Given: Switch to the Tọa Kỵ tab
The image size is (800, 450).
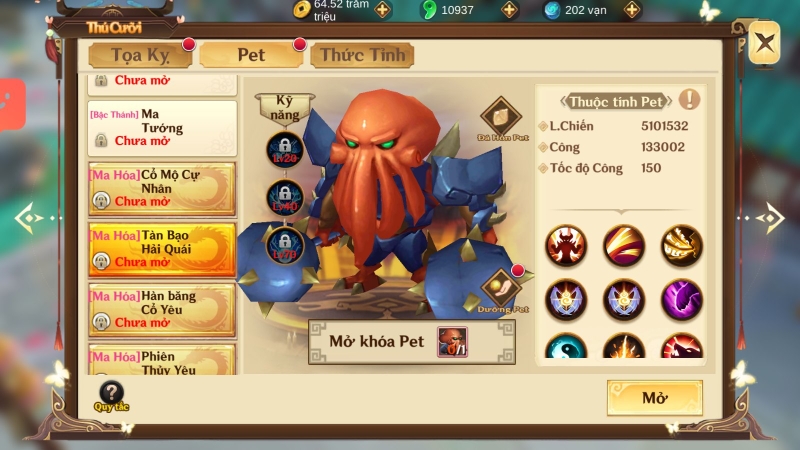Looking at the screenshot, I should click(x=138, y=55).
